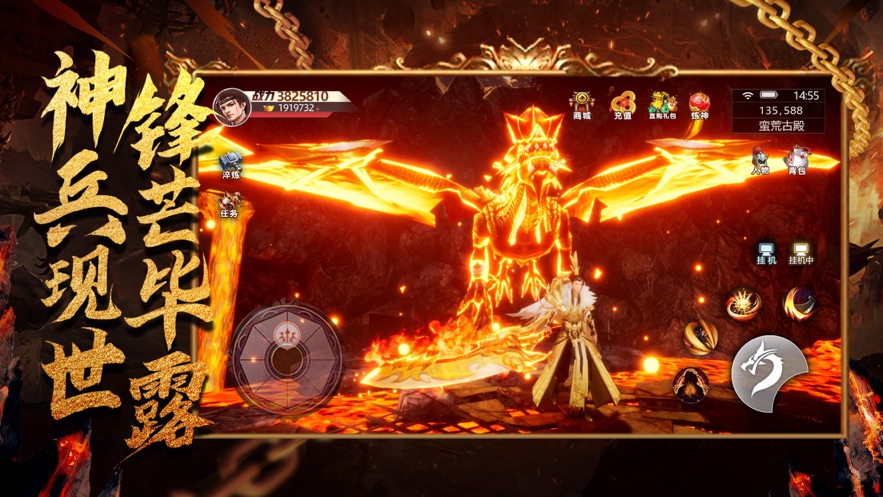
Task: Open the 任务 quest icon
Action: [x=230, y=204]
